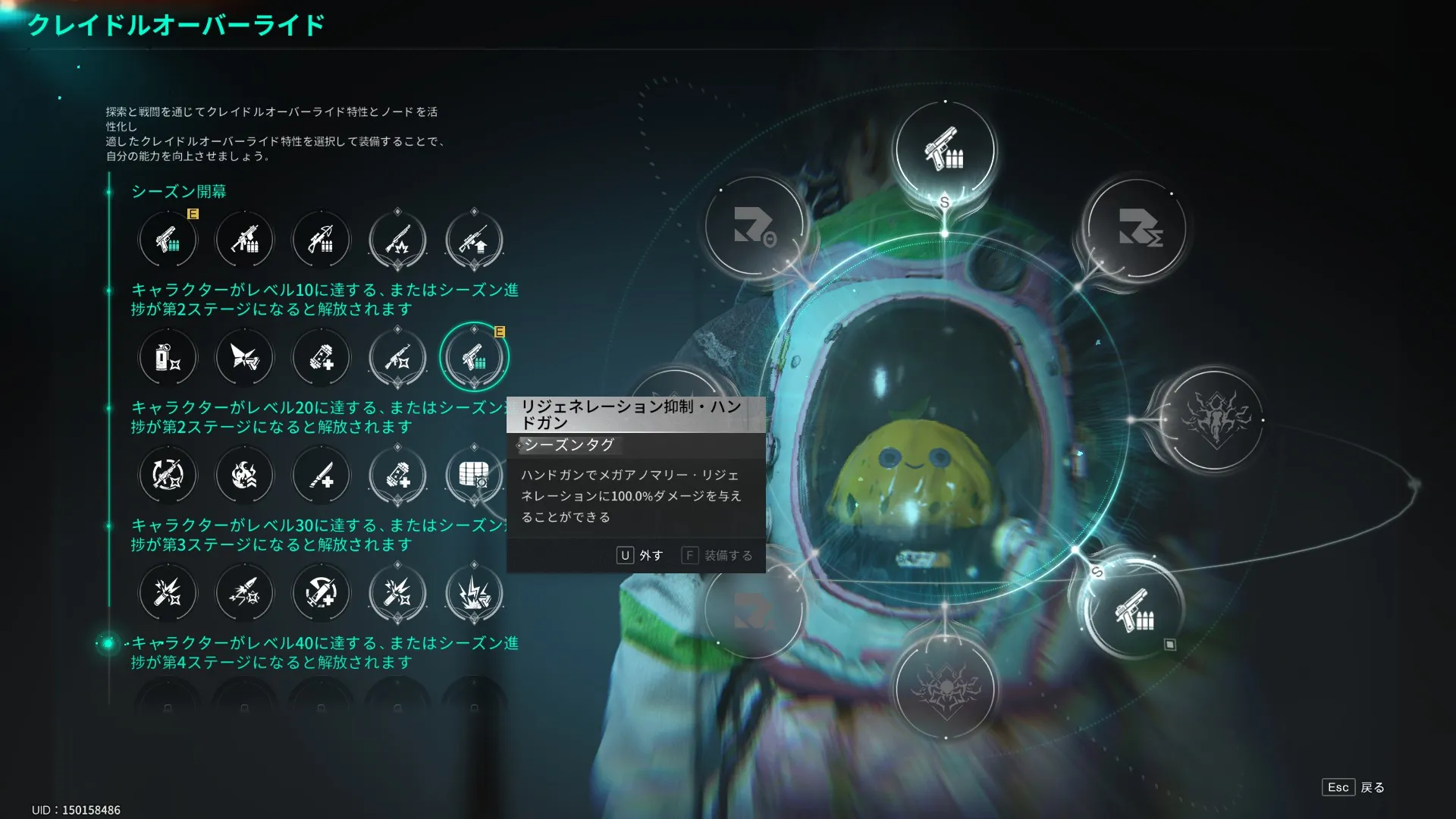Choose the butterfly-shaped trait icon
Viewport: 1456px width, 819px height.
pos(244,357)
